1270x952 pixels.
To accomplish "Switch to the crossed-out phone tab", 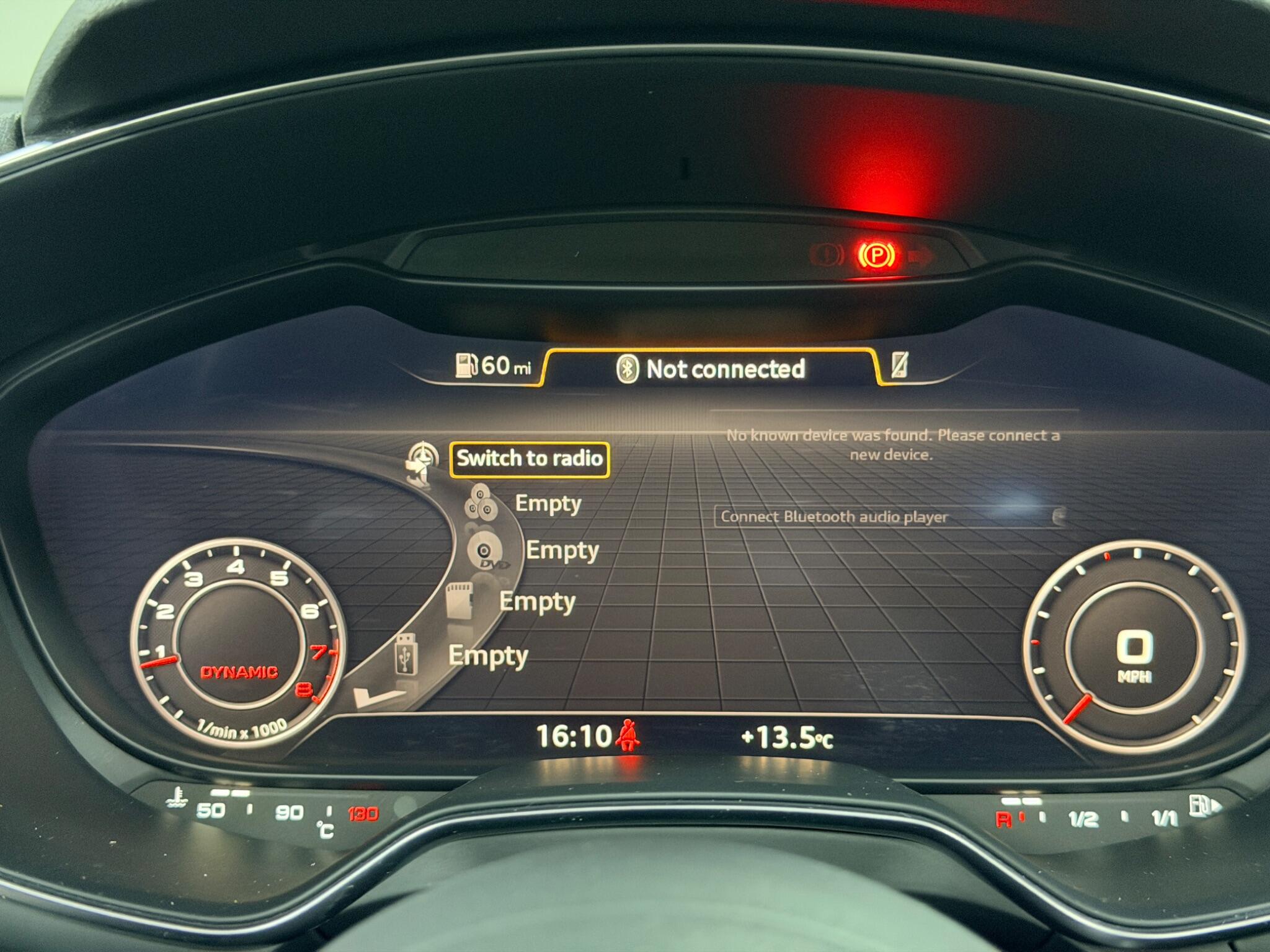I will pyautogui.click(x=899, y=365).
